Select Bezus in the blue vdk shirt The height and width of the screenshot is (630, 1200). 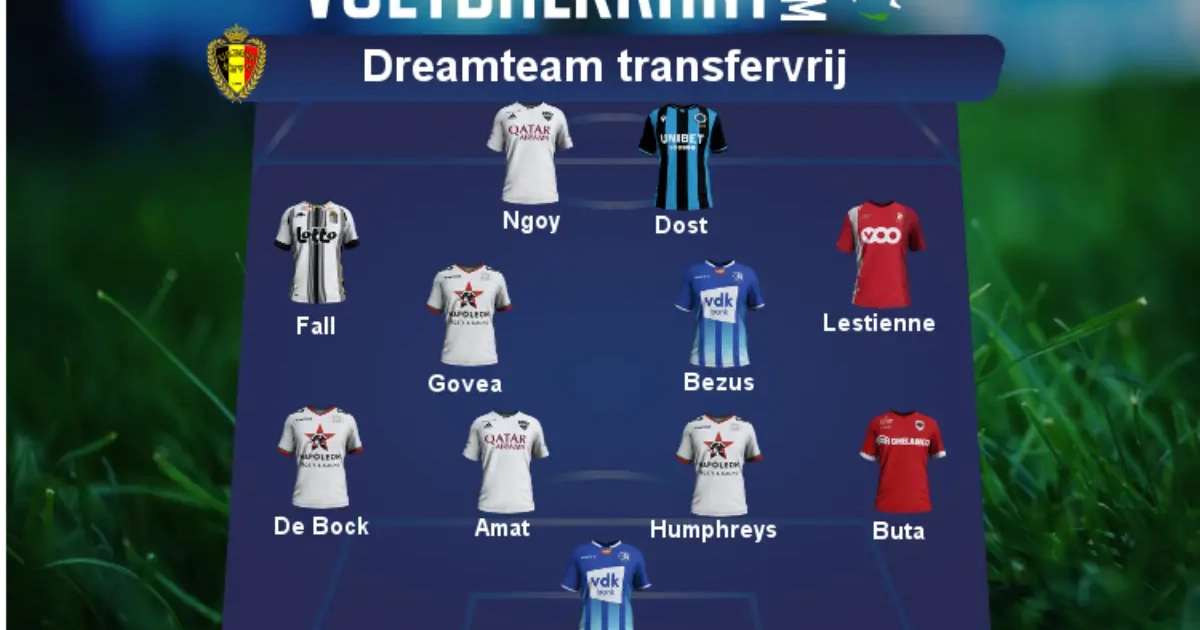[719, 314]
